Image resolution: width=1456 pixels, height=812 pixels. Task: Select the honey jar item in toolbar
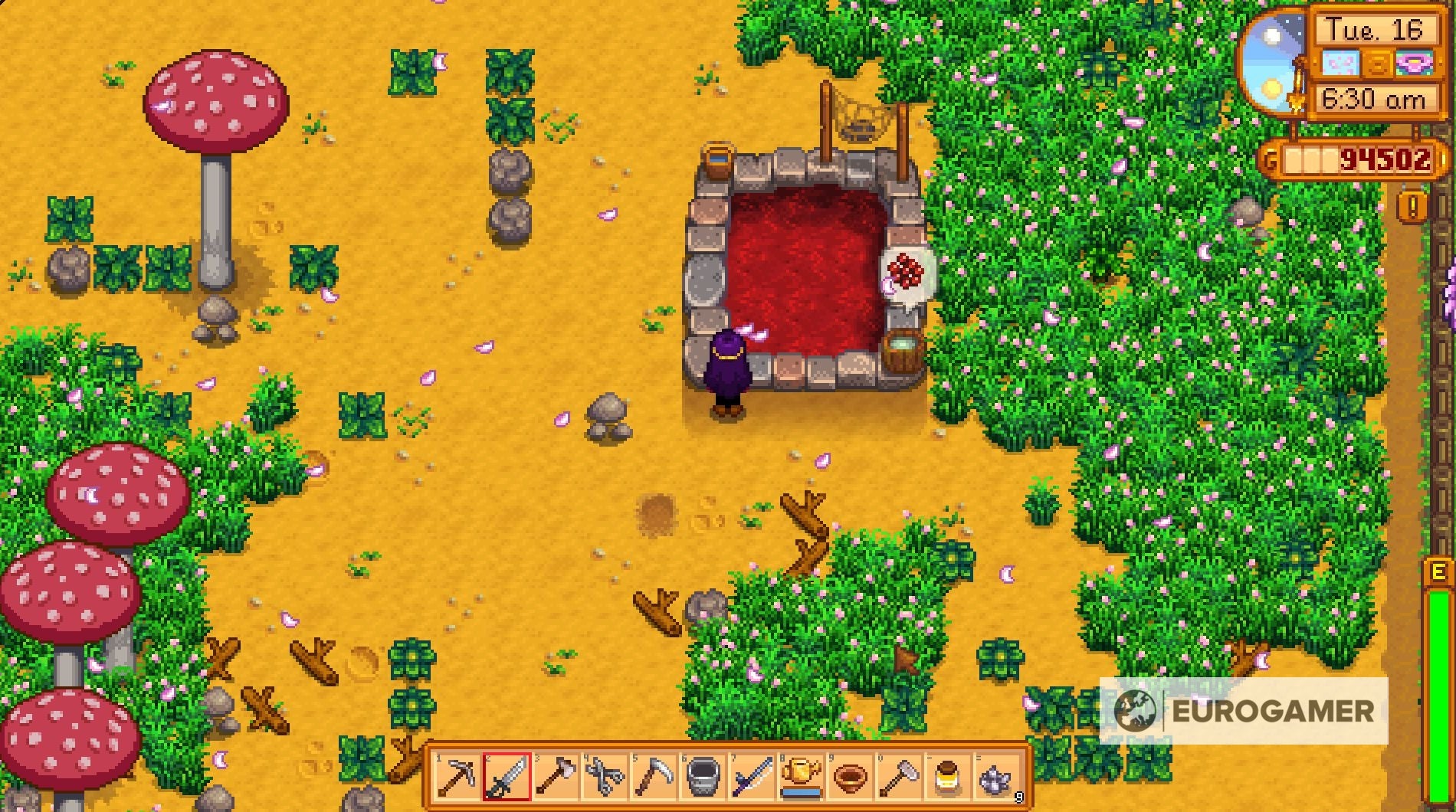(949, 778)
